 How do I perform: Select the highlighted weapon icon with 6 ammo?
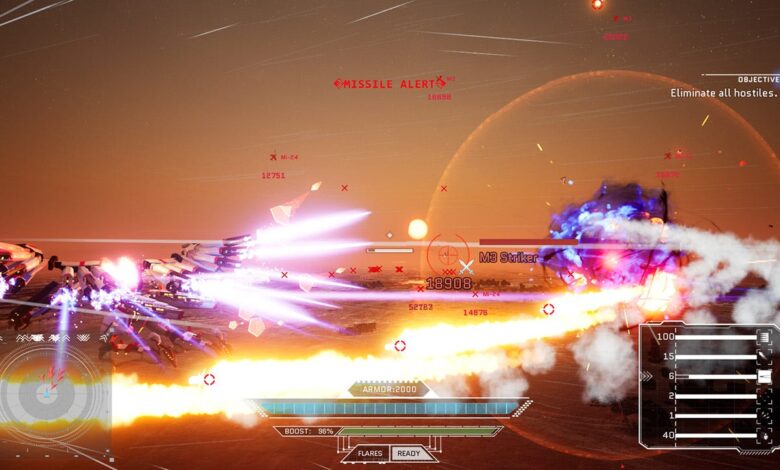pyautogui.click(x=764, y=376)
